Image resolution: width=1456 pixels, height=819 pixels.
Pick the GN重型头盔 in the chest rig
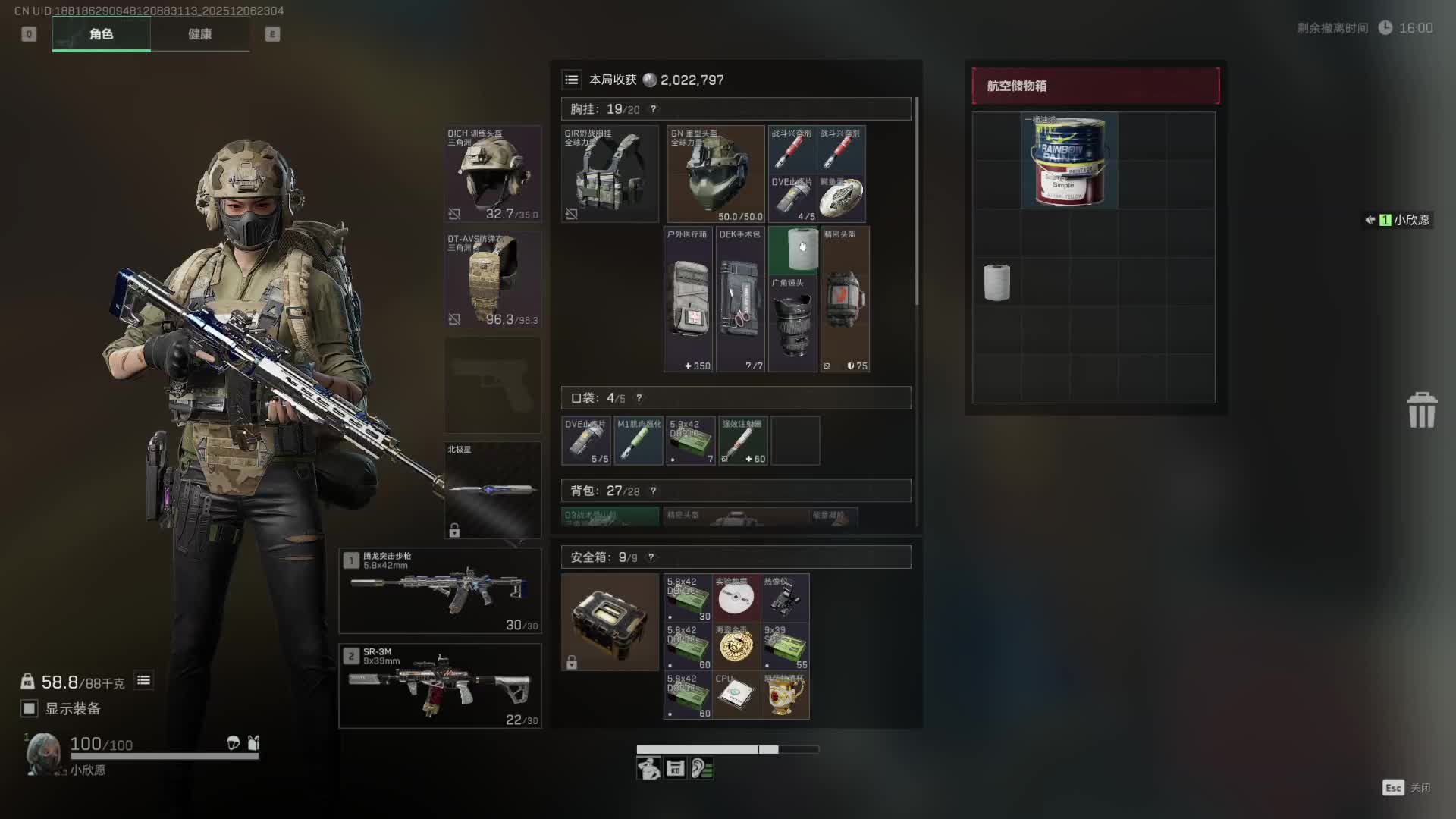click(716, 174)
